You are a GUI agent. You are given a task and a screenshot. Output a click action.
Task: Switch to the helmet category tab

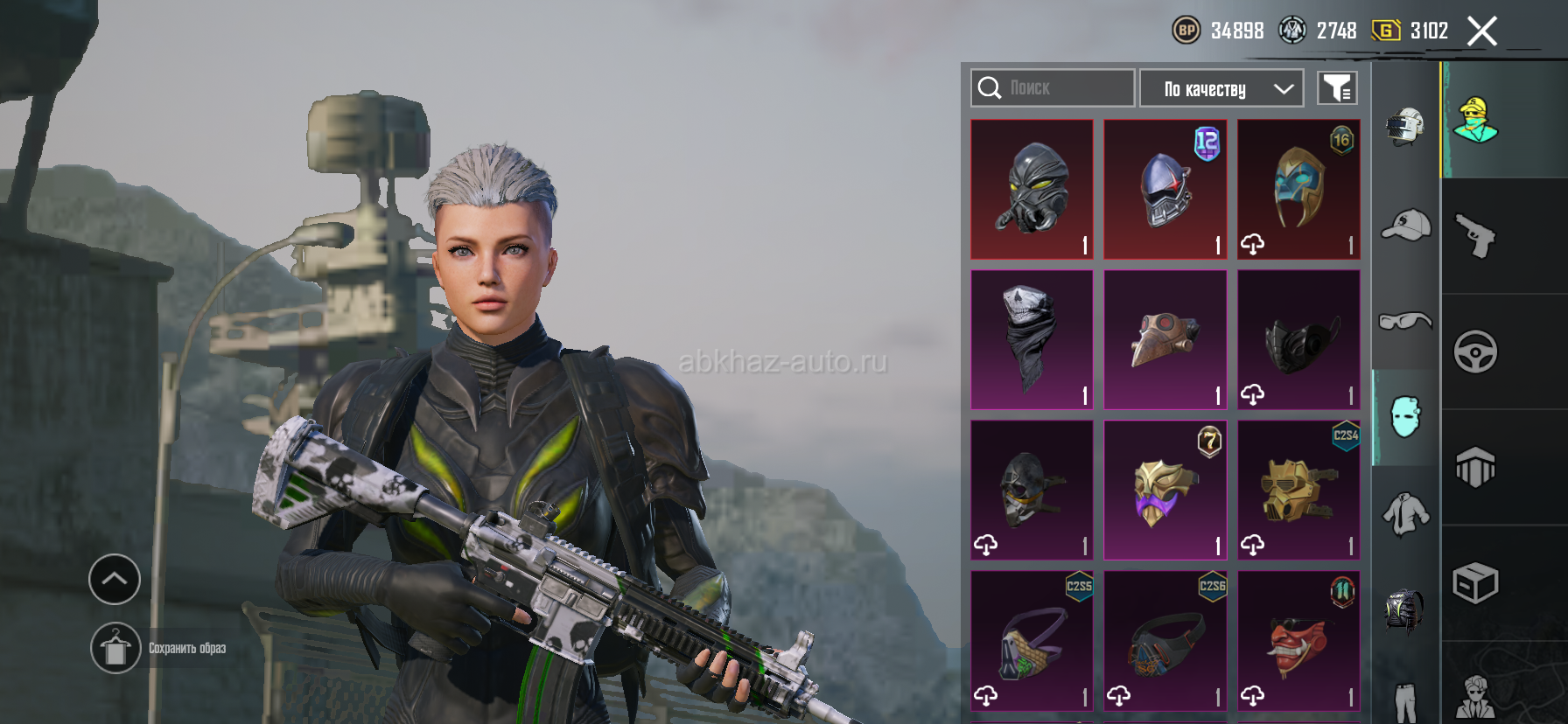1405,127
